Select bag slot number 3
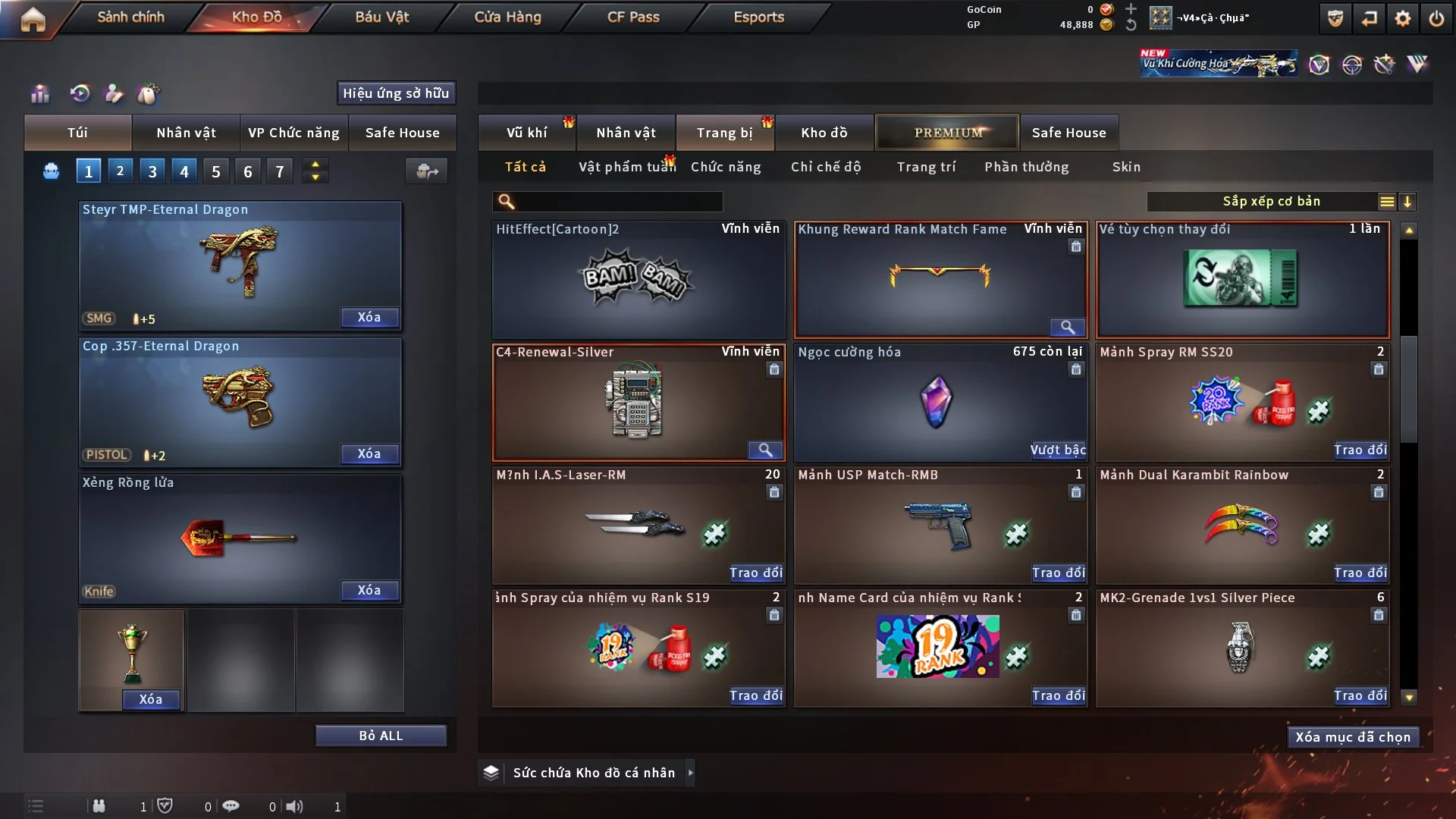Screen dimensions: 1456x819 click(152, 171)
